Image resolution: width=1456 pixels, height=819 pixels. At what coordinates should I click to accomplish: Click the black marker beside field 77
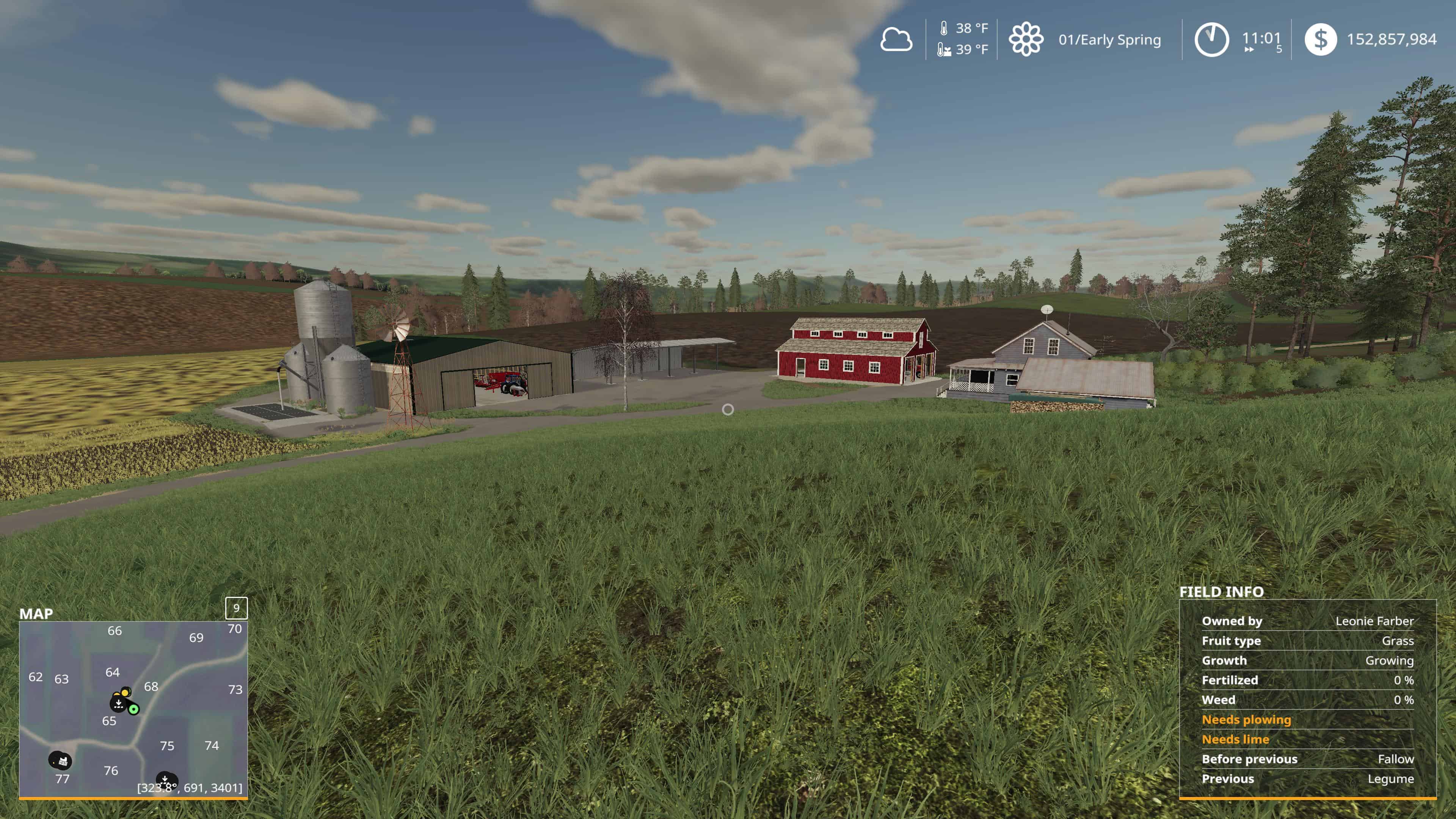tap(60, 761)
